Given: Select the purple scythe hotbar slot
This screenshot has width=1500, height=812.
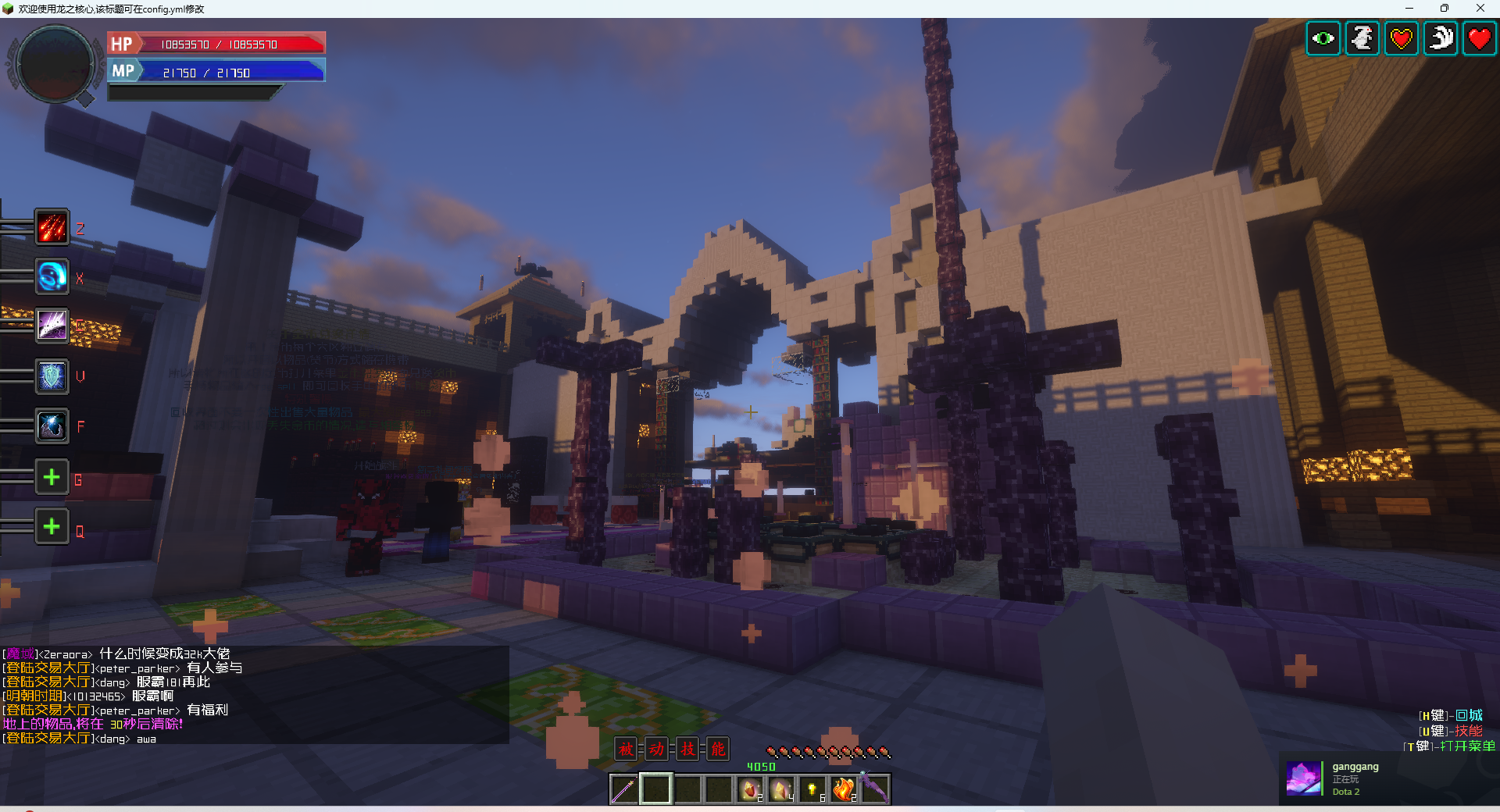Looking at the screenshot, I should [875, 789].
